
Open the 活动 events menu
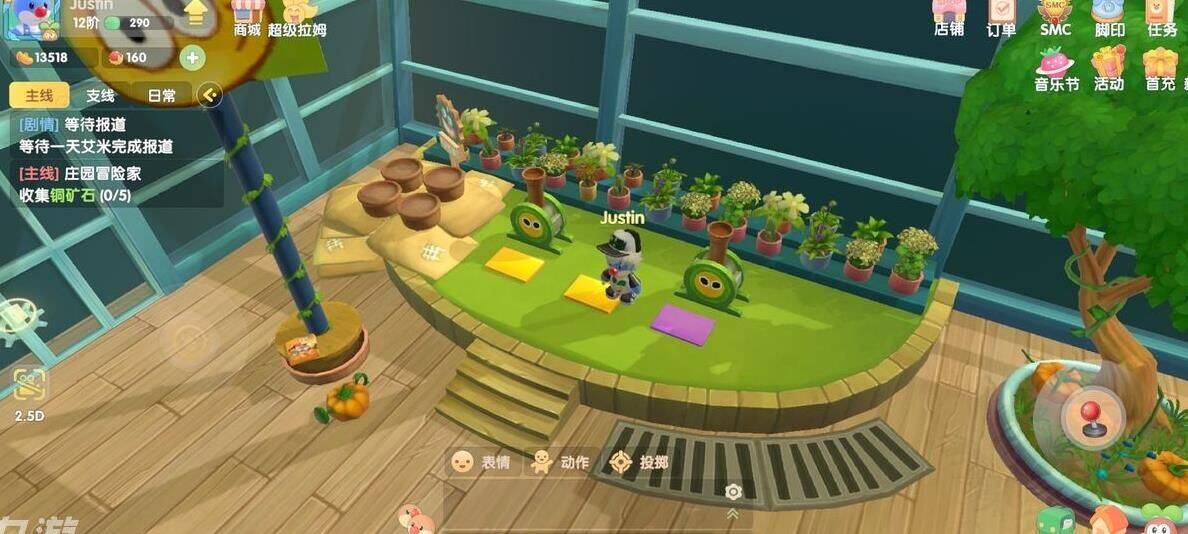click(1108, 70)
